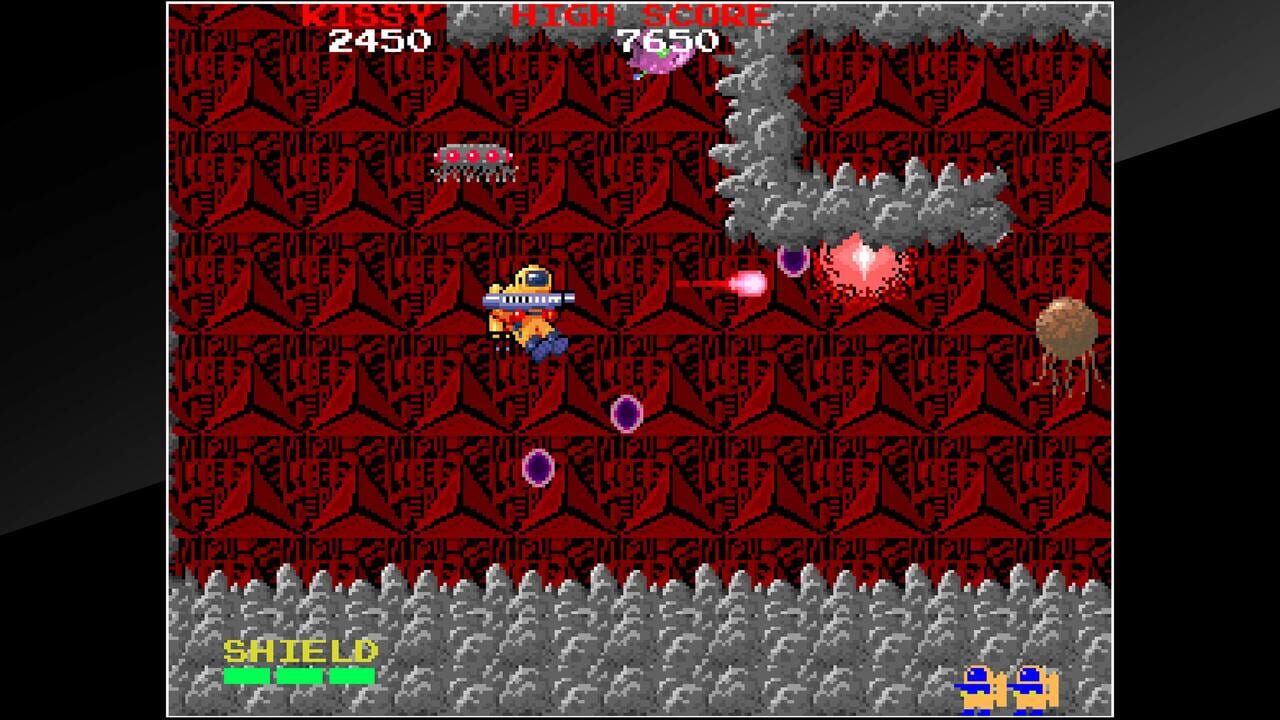Viewport: 1280px width, 720px height.
Task: Select the purple alien enemy near the top
Action: pyautogui.click(x=660, y=57)
